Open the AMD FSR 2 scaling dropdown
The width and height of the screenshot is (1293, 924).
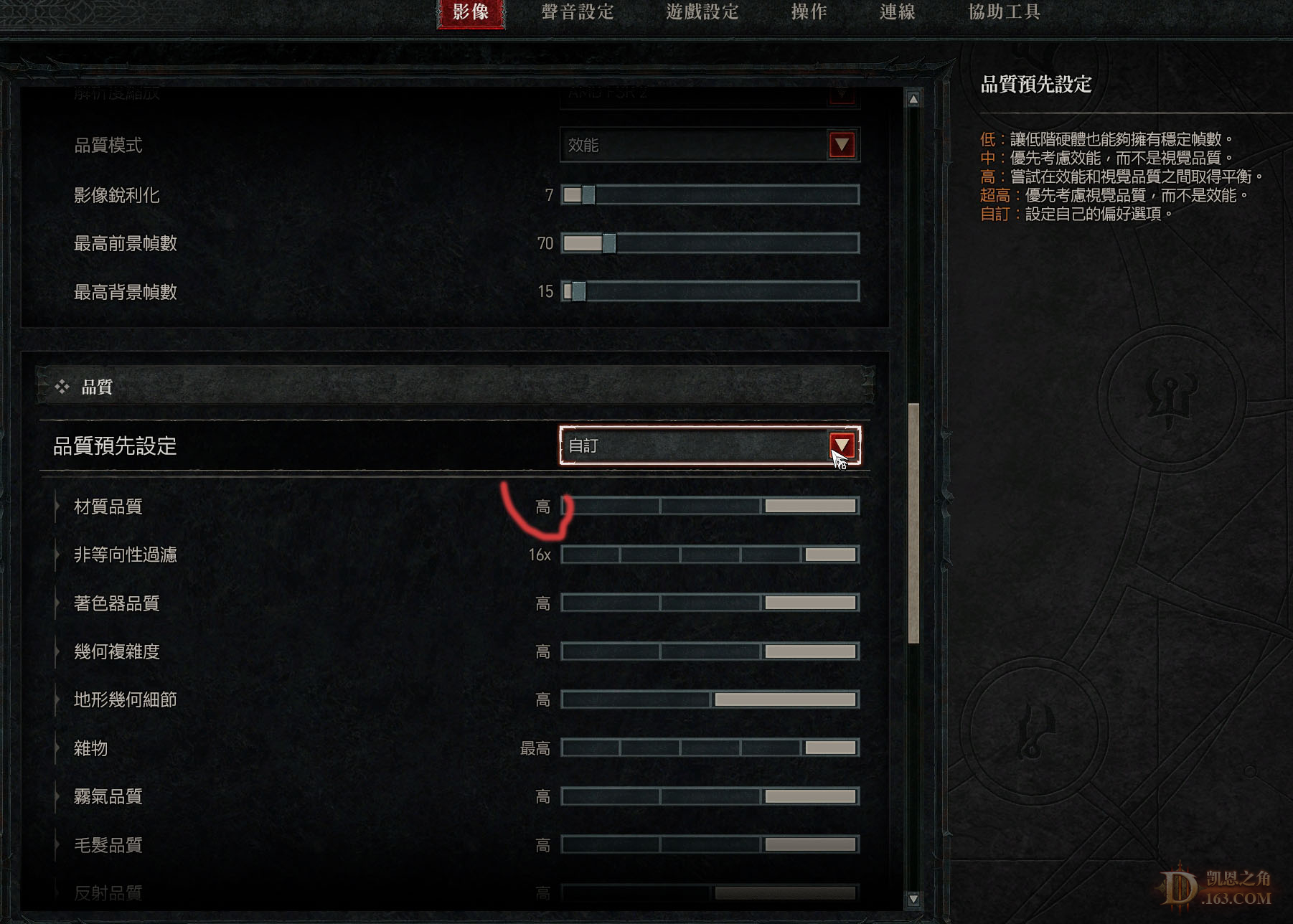pos(710,95)
